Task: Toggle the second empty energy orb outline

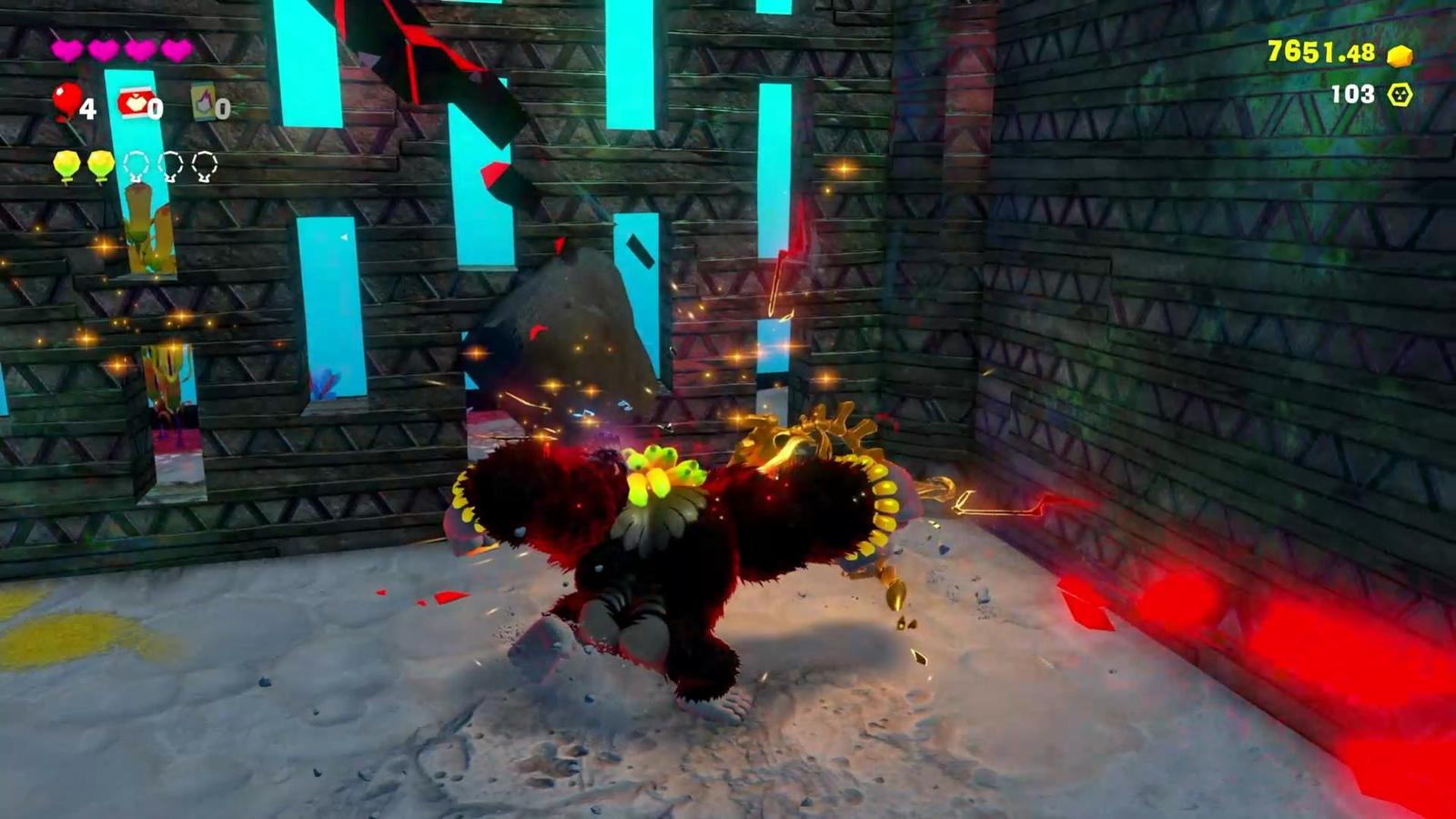Action: [x=170, y=162]
